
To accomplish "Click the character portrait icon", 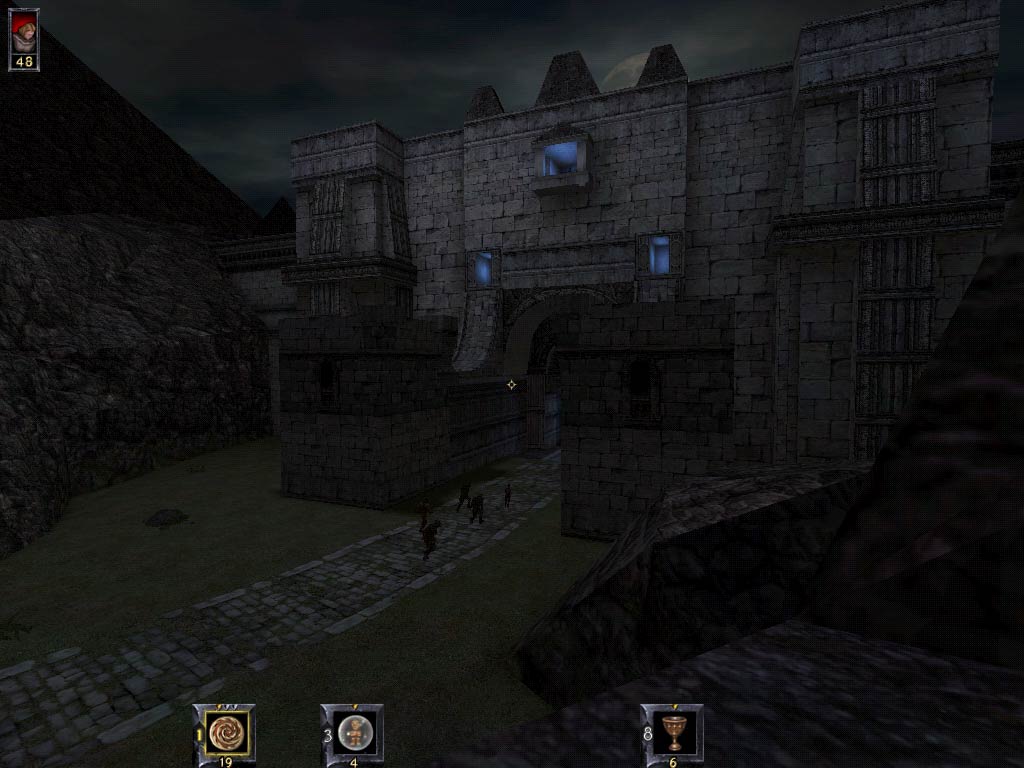I will tap(24, 32).
